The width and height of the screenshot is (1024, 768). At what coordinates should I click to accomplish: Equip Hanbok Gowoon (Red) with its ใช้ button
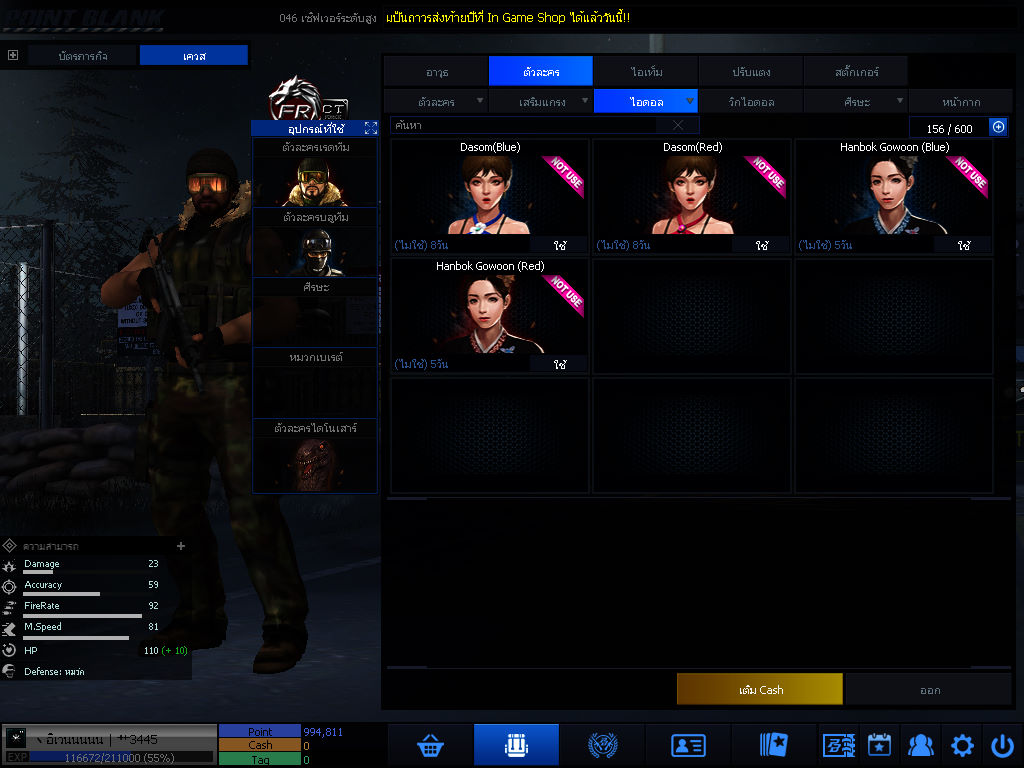pyautogui.click(x=560, y=365)
